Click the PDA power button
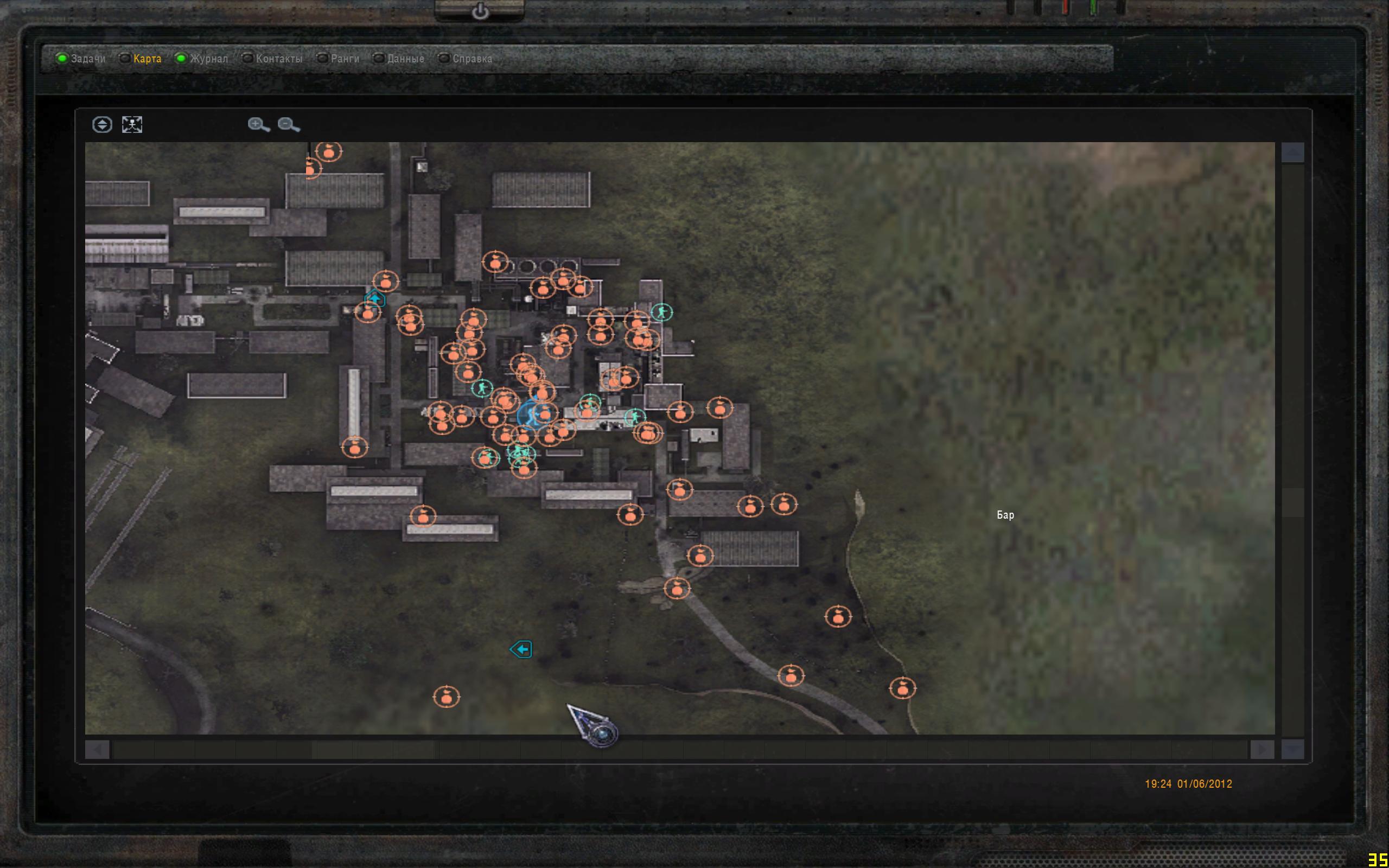Viewport: 1389px width, 868px height. 480,11
